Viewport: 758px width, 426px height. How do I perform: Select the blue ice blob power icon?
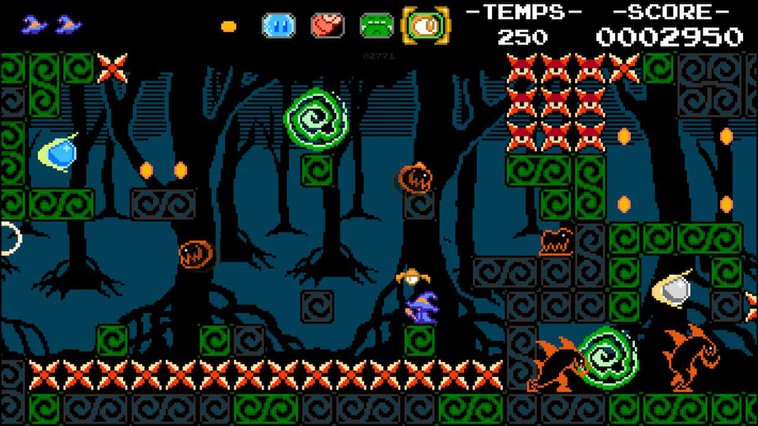277,25
